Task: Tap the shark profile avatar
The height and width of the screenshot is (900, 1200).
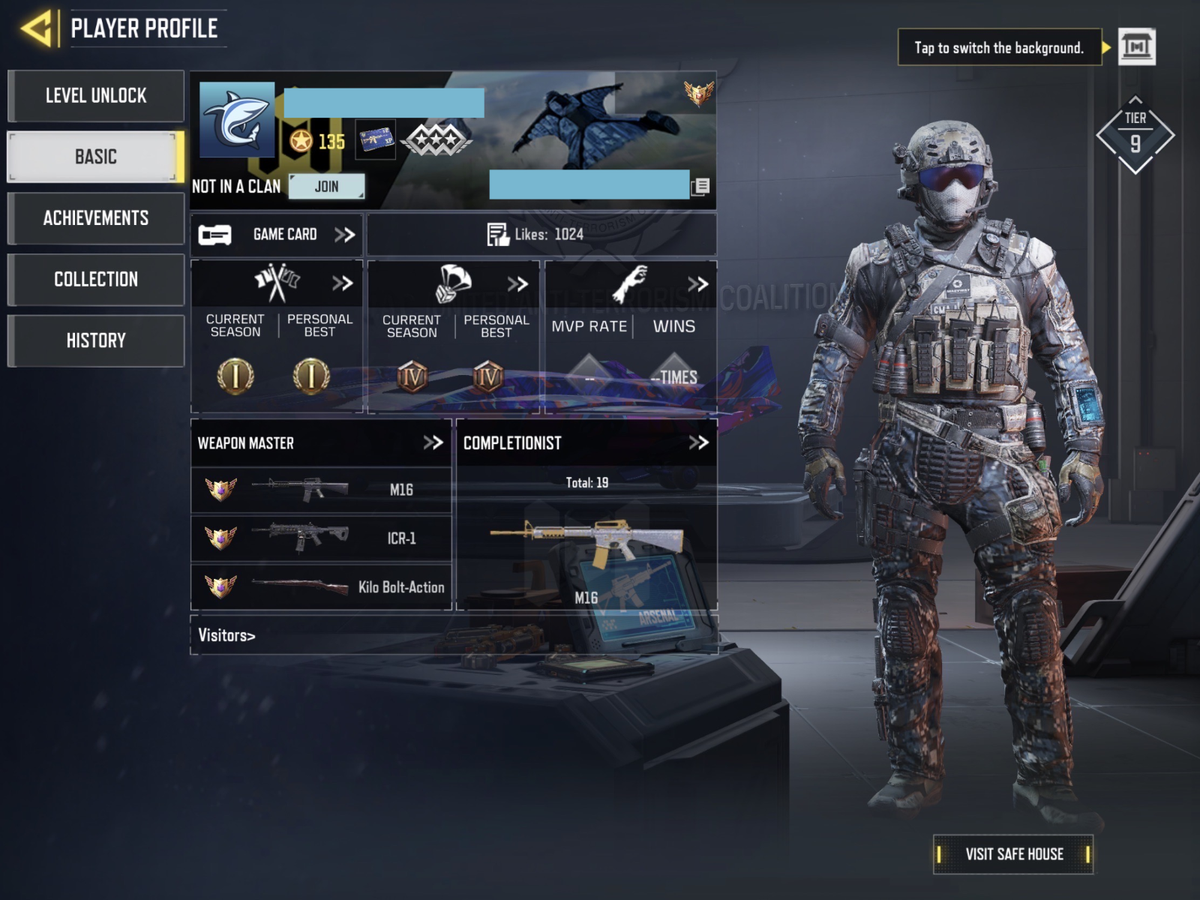Action: (237, 120)
